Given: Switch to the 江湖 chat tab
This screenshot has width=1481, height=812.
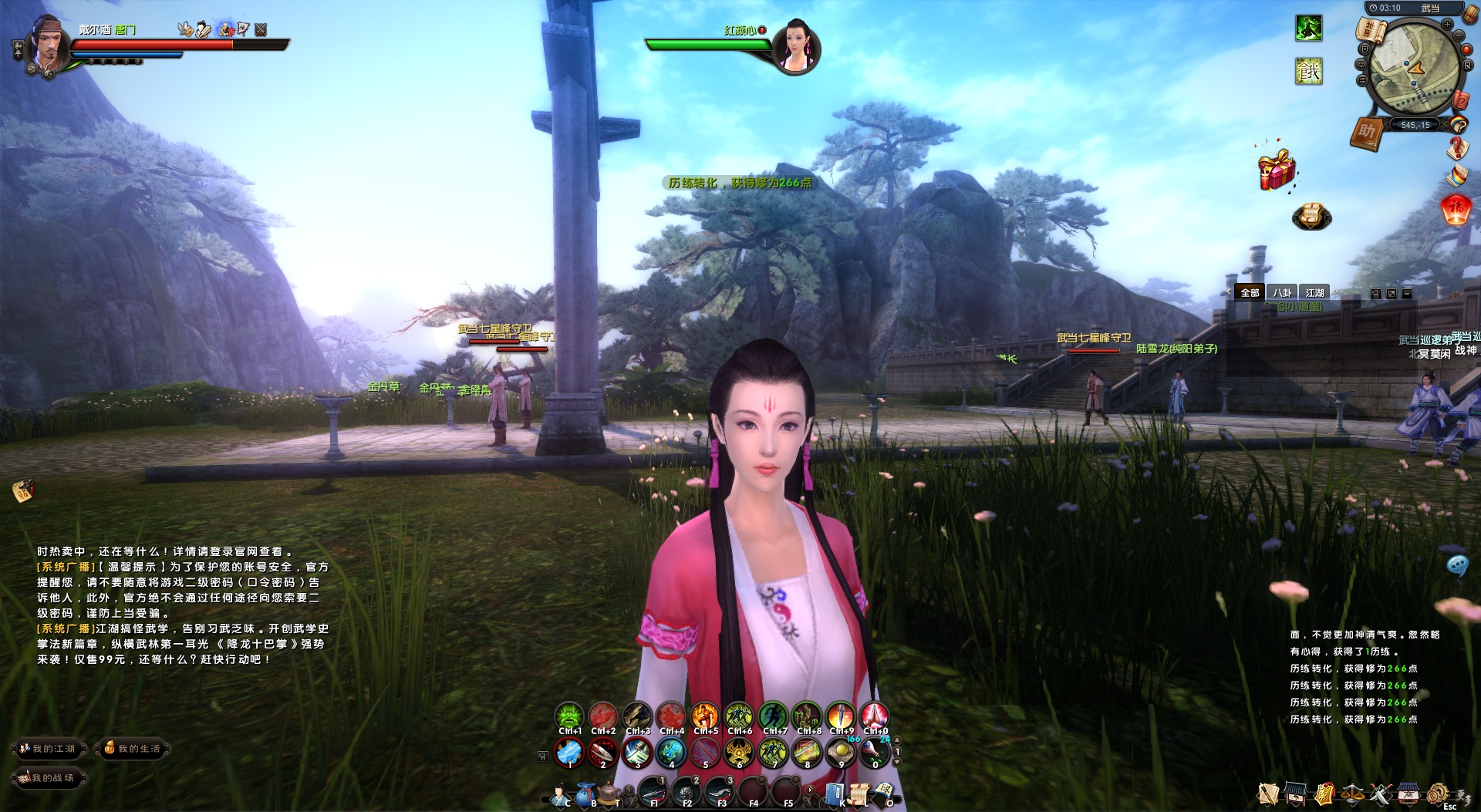Looking at the screenshot, I should [x=1314, y=293].
